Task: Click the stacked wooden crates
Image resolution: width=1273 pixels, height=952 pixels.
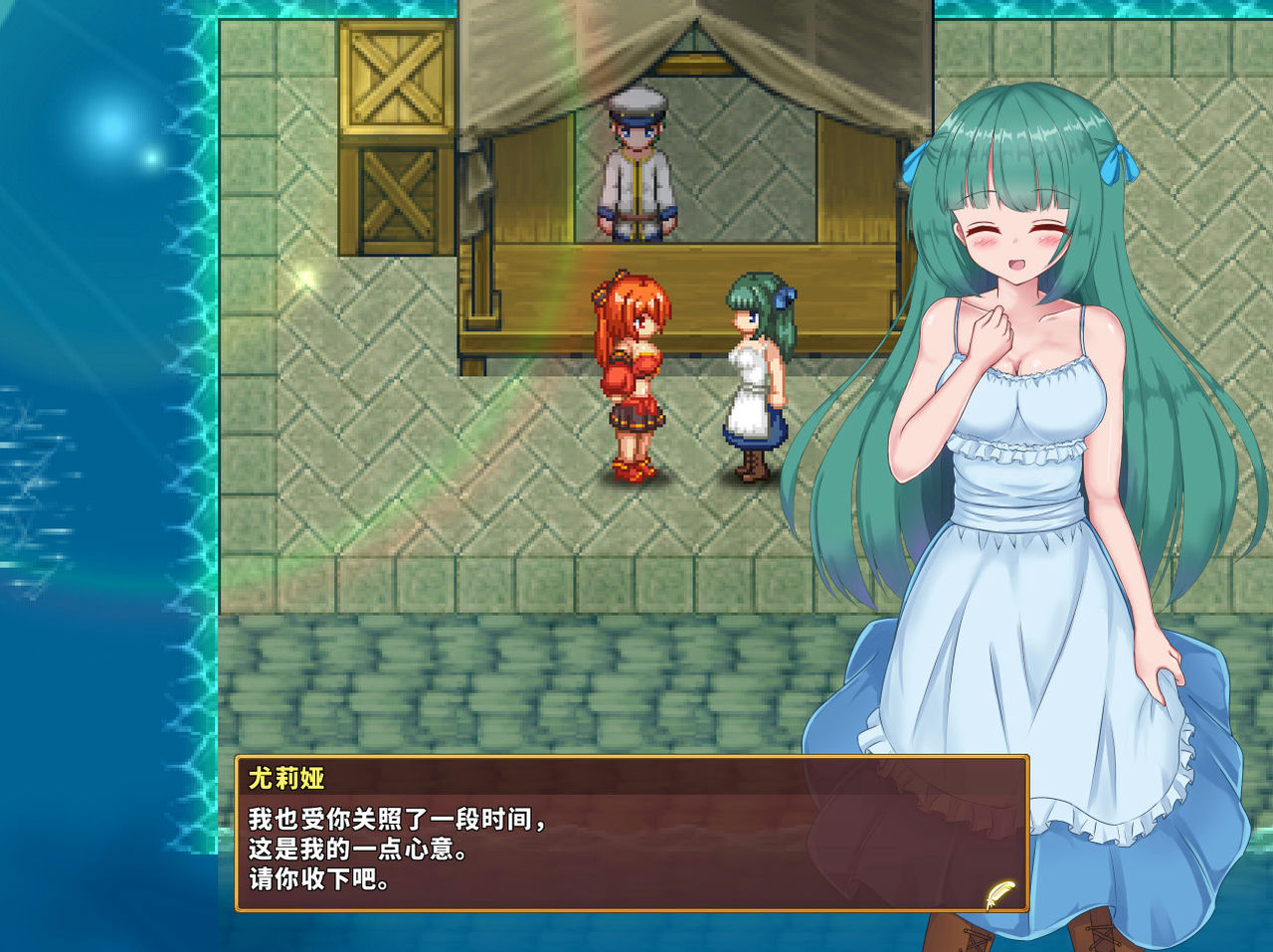Action: coord(396,129)
